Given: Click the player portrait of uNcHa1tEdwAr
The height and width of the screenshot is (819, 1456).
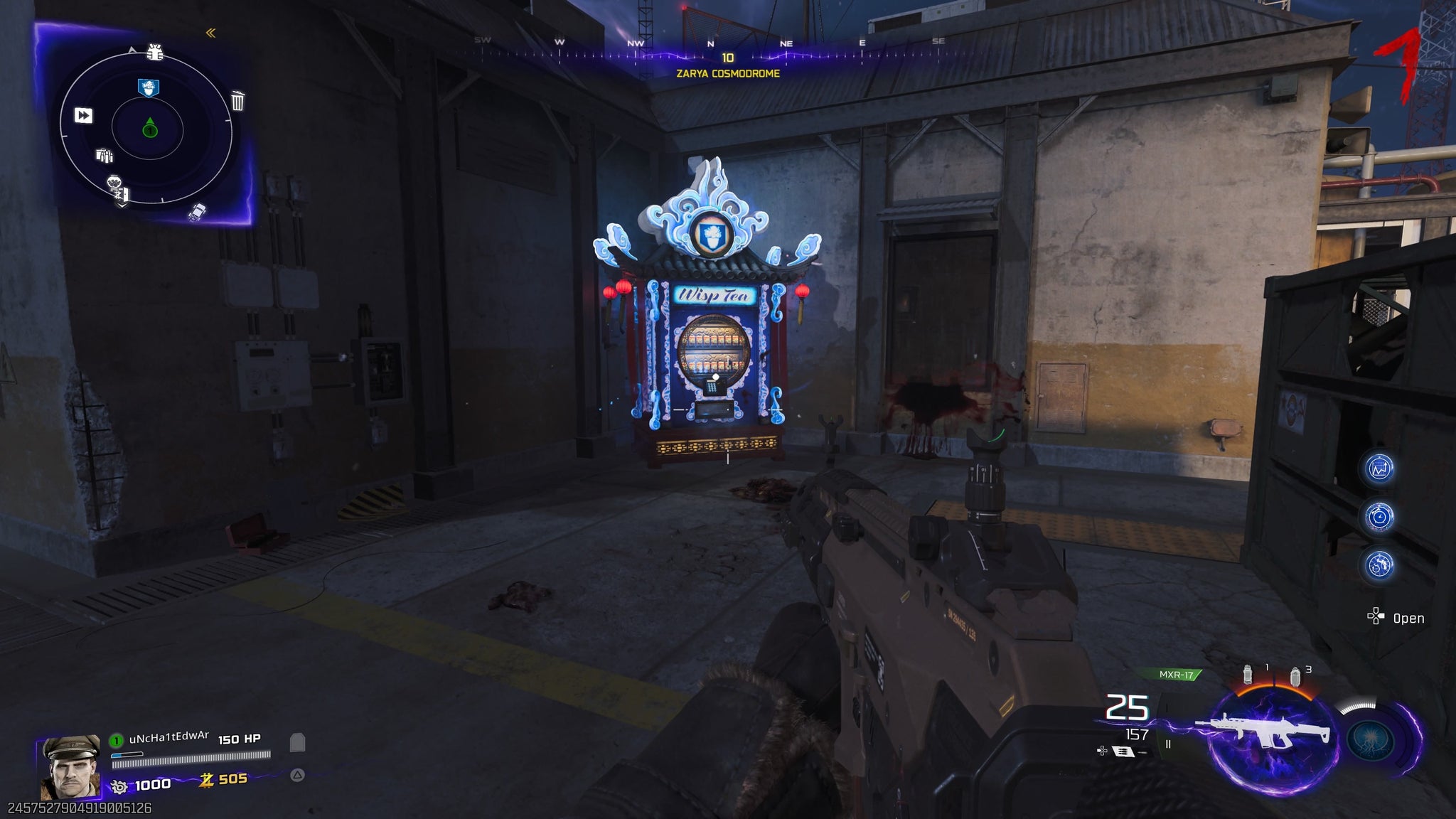Looking at the screenshot, I should point(70,768).
